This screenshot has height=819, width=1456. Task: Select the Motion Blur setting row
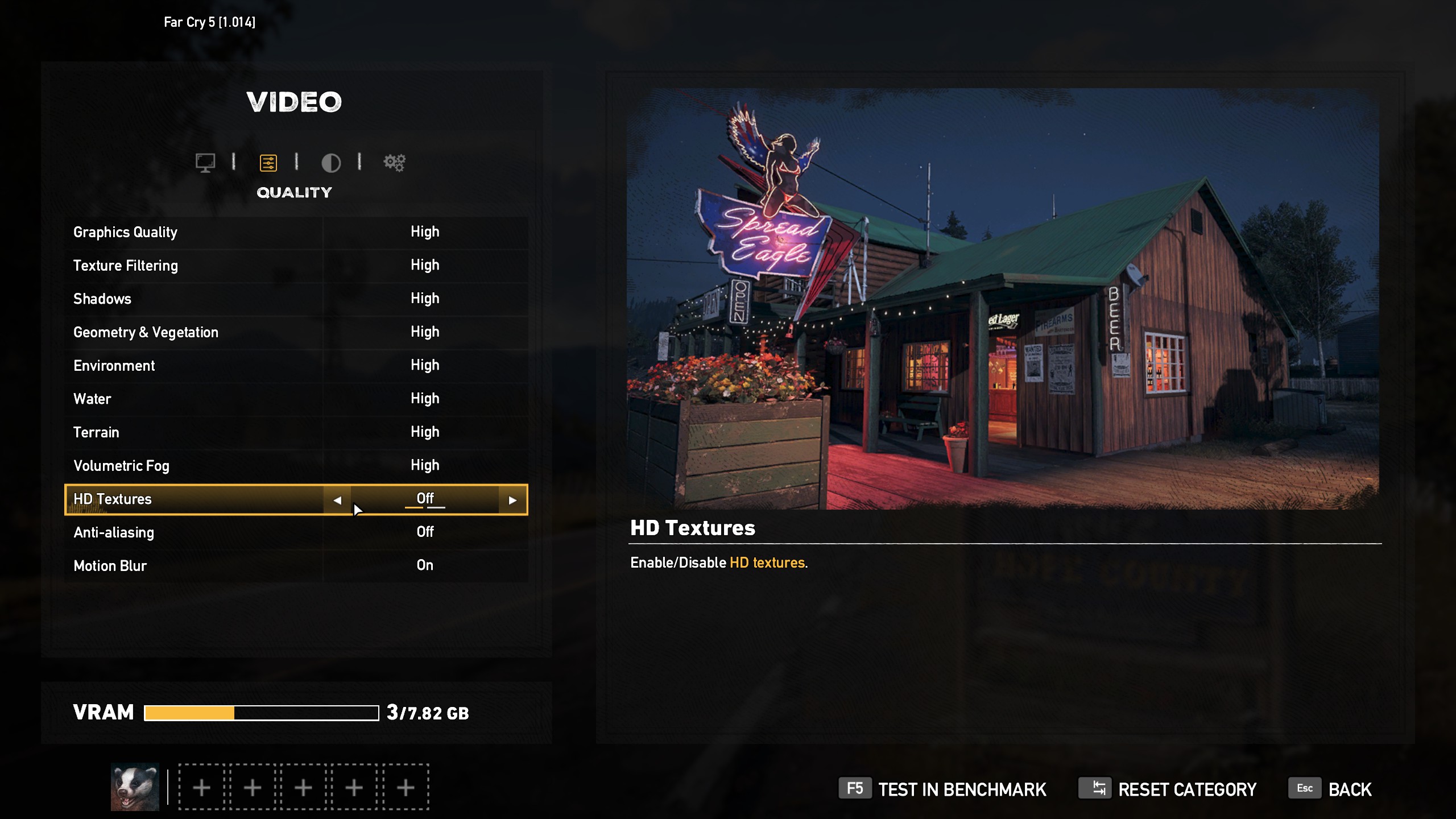point(296,566)
